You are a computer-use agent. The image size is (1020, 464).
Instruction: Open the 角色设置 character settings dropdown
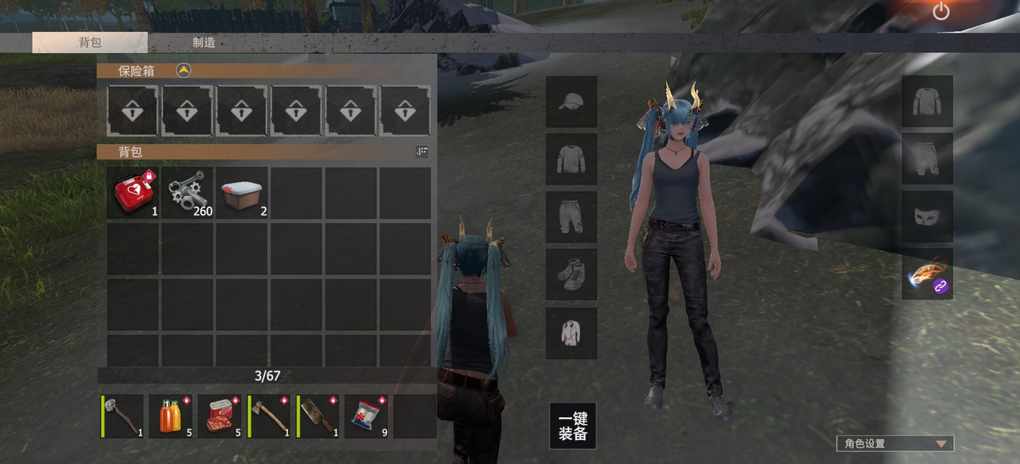(x=895, y=443)
